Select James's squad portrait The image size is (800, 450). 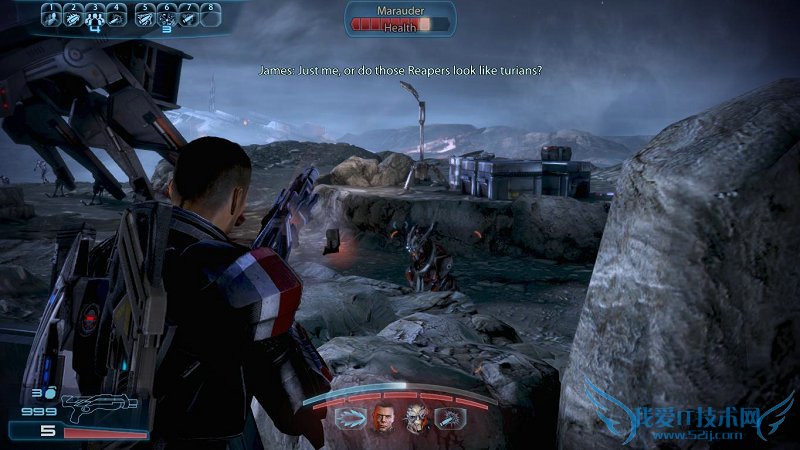[384, 418]
